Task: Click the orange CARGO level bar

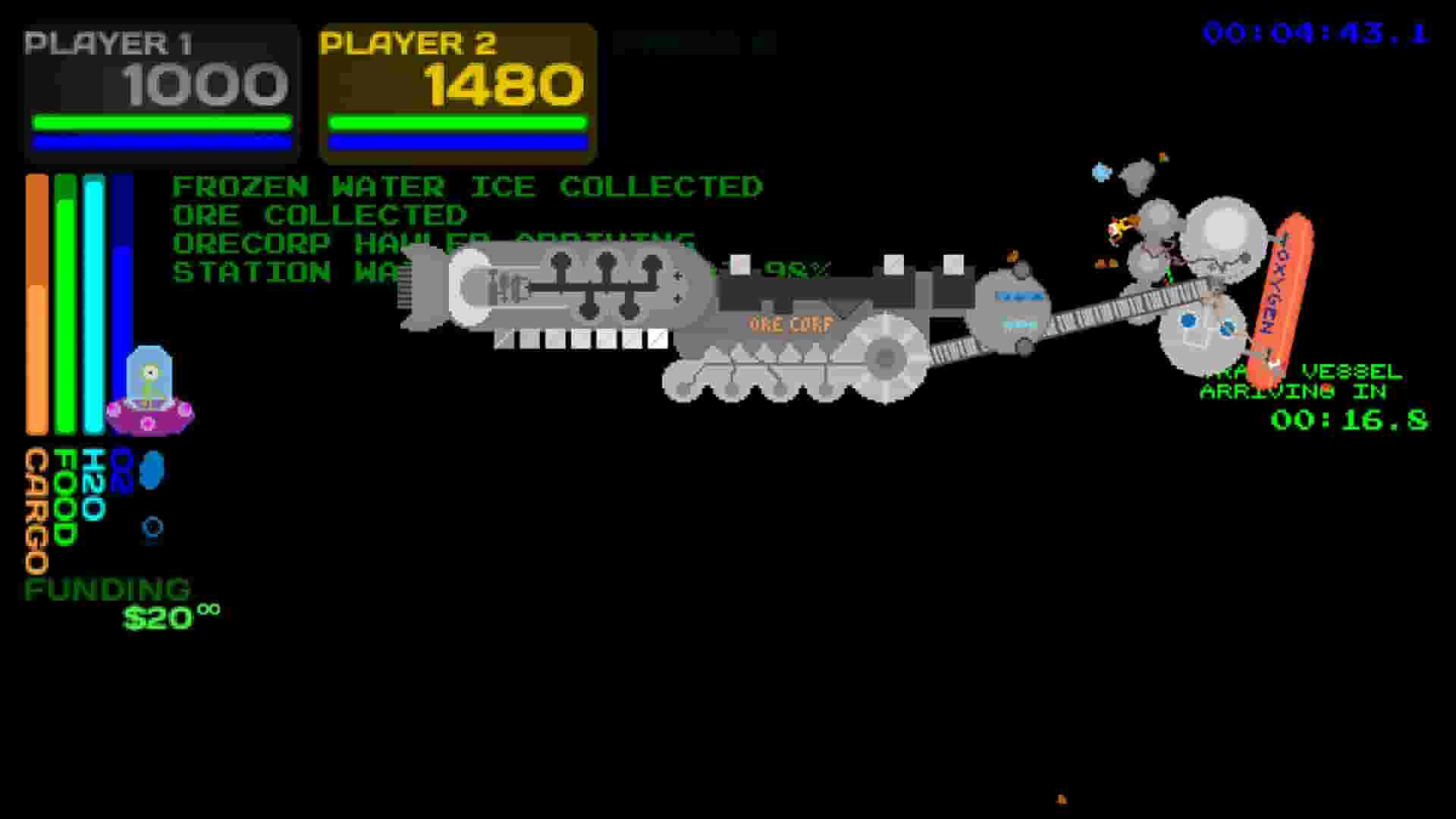Action: 35,303
